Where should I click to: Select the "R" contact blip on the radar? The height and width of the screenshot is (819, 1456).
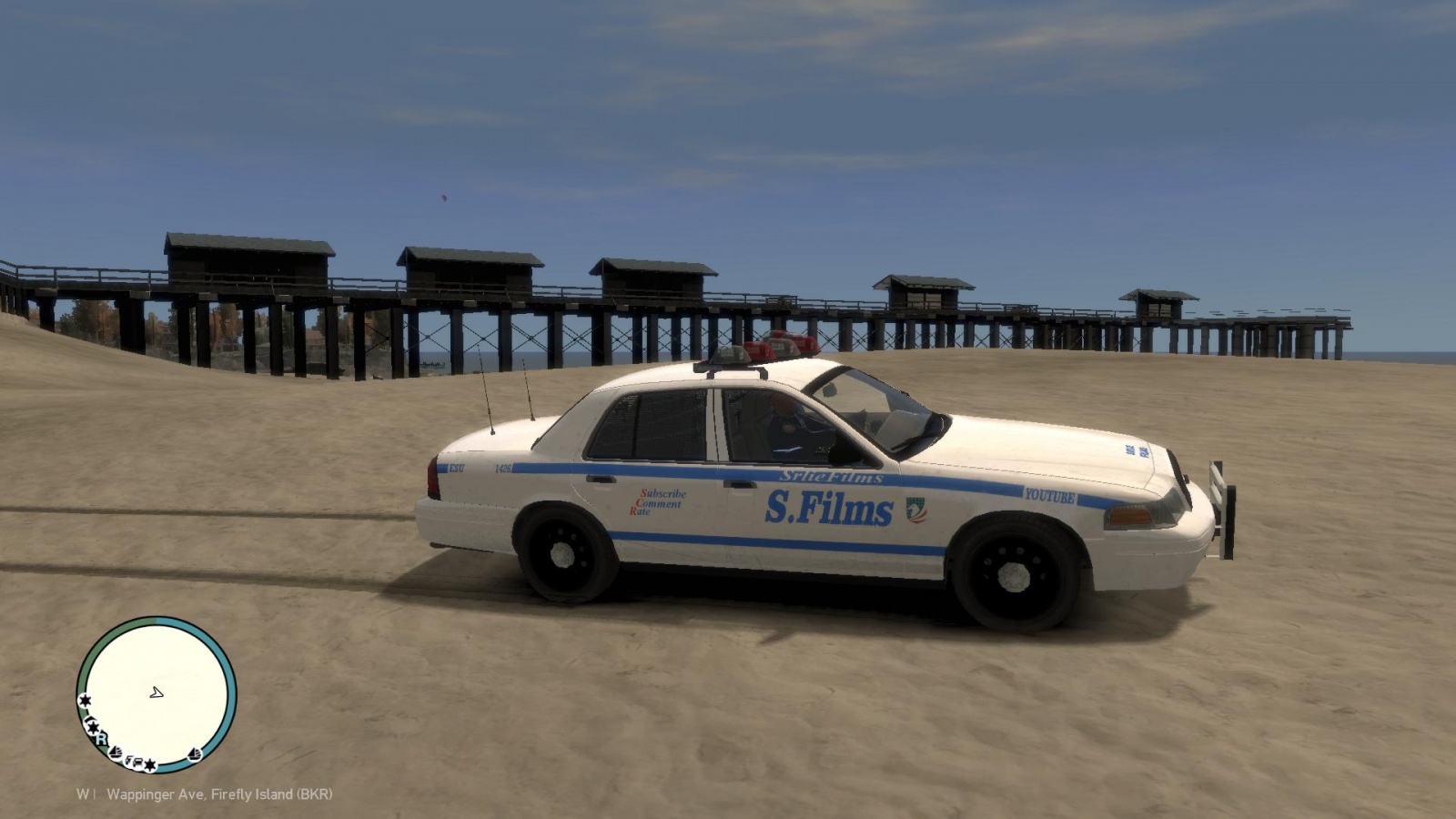pyautogui.click(x=101, y=740)
